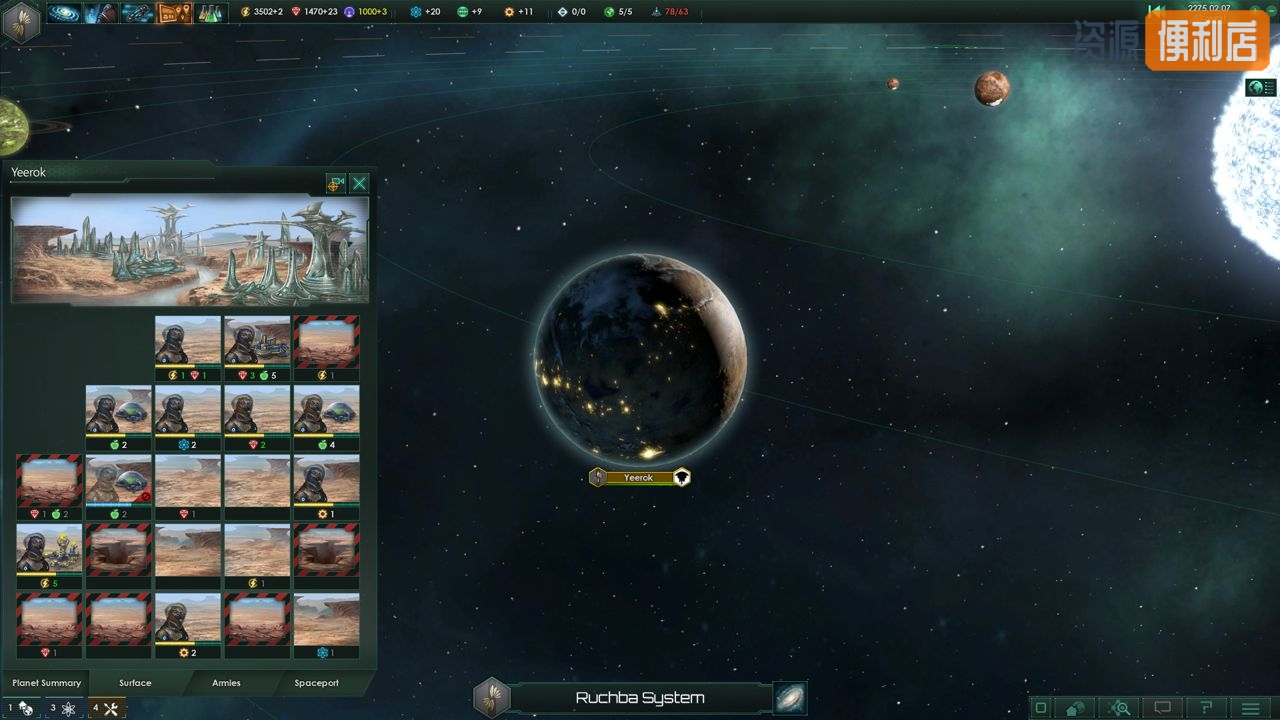Viewport: 1280px width, 720px height.
Task: Click the empire emblem in top-left corner
Action: (20, 20)
